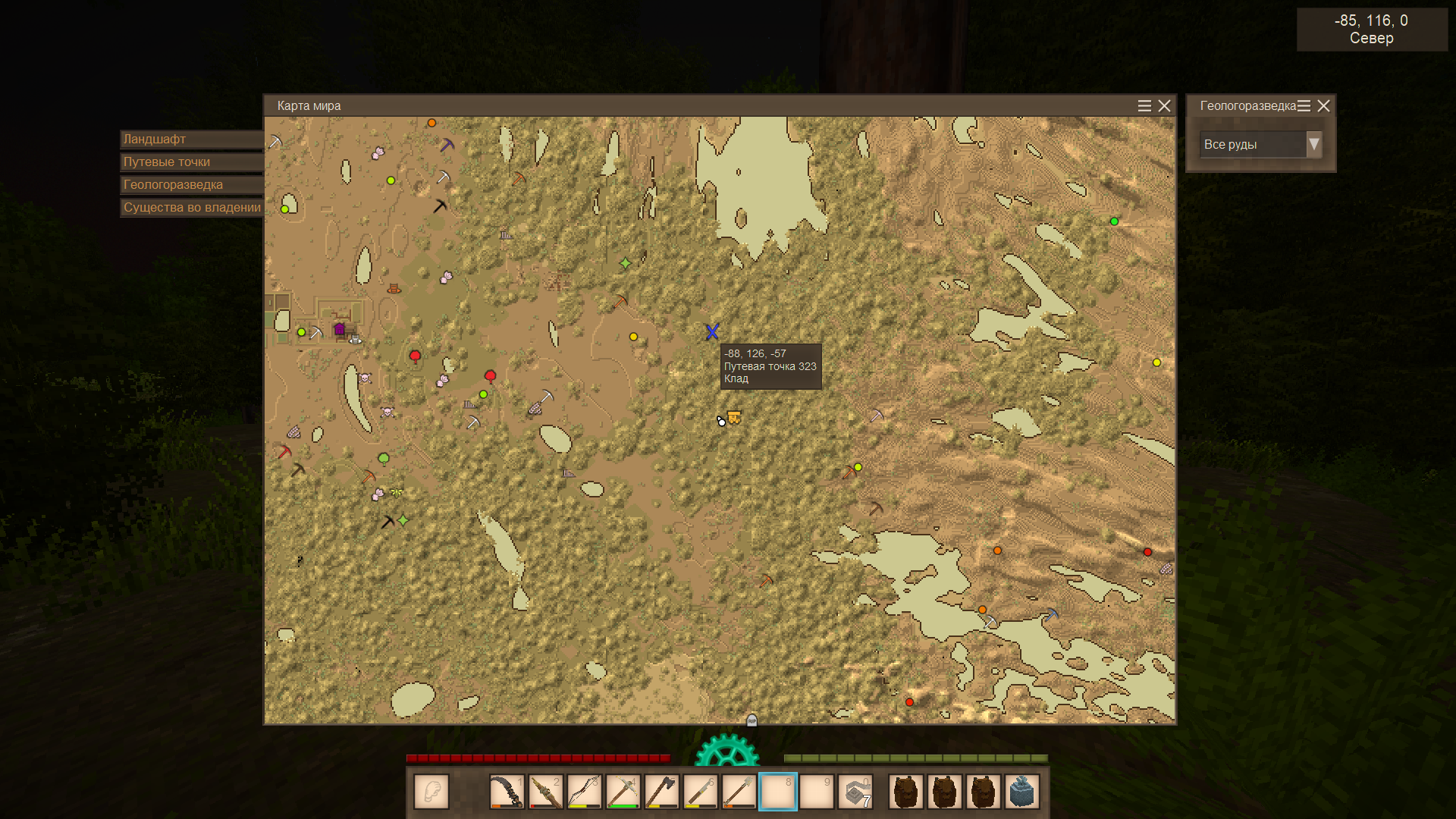Click the off-hand slot with hand outline
The width and height of the screenshot is (1456, 819).
[431, 792]
